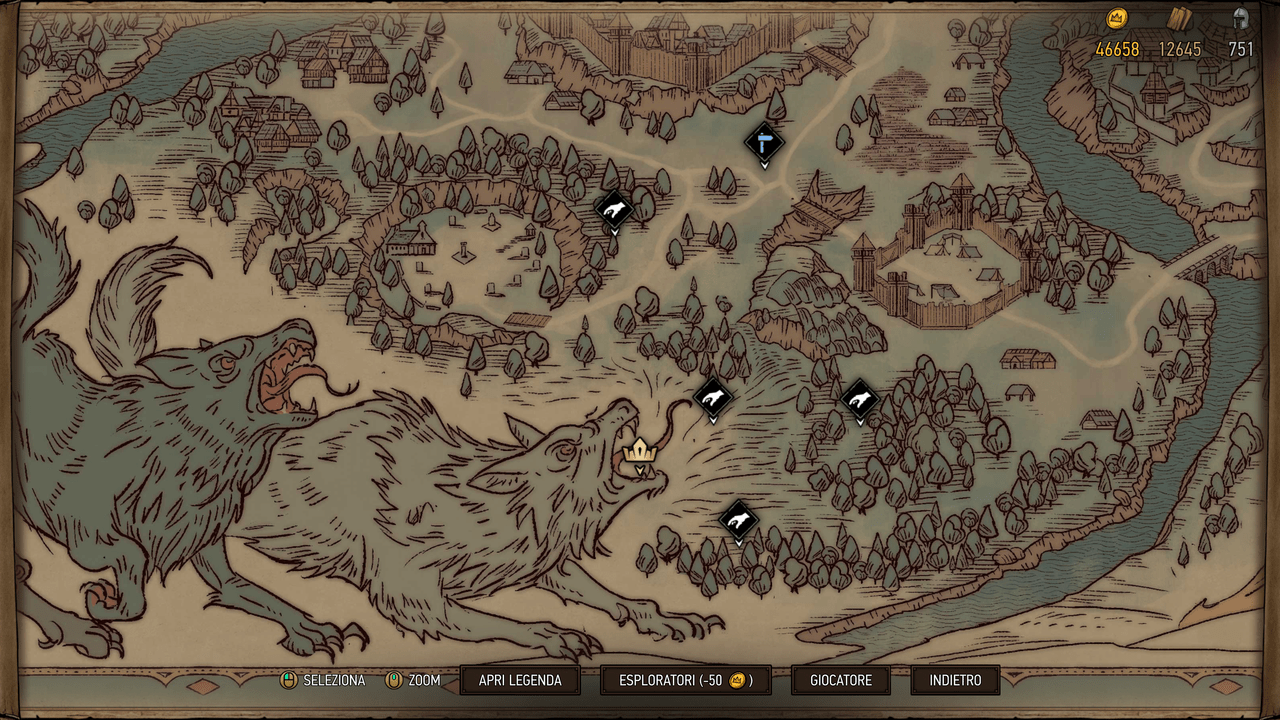Select the wolf marker in the central clearing
1280x720 pixels.
point(712,398)
